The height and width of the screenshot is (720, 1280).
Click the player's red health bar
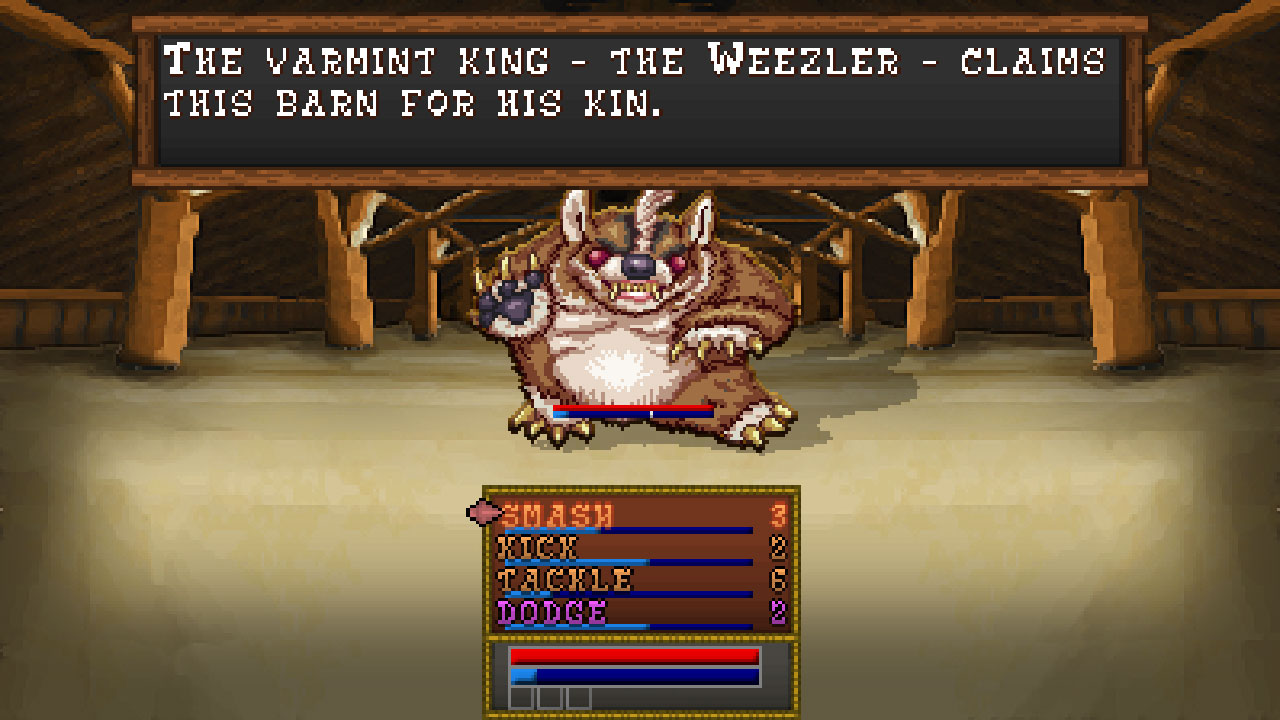(635, 654)
